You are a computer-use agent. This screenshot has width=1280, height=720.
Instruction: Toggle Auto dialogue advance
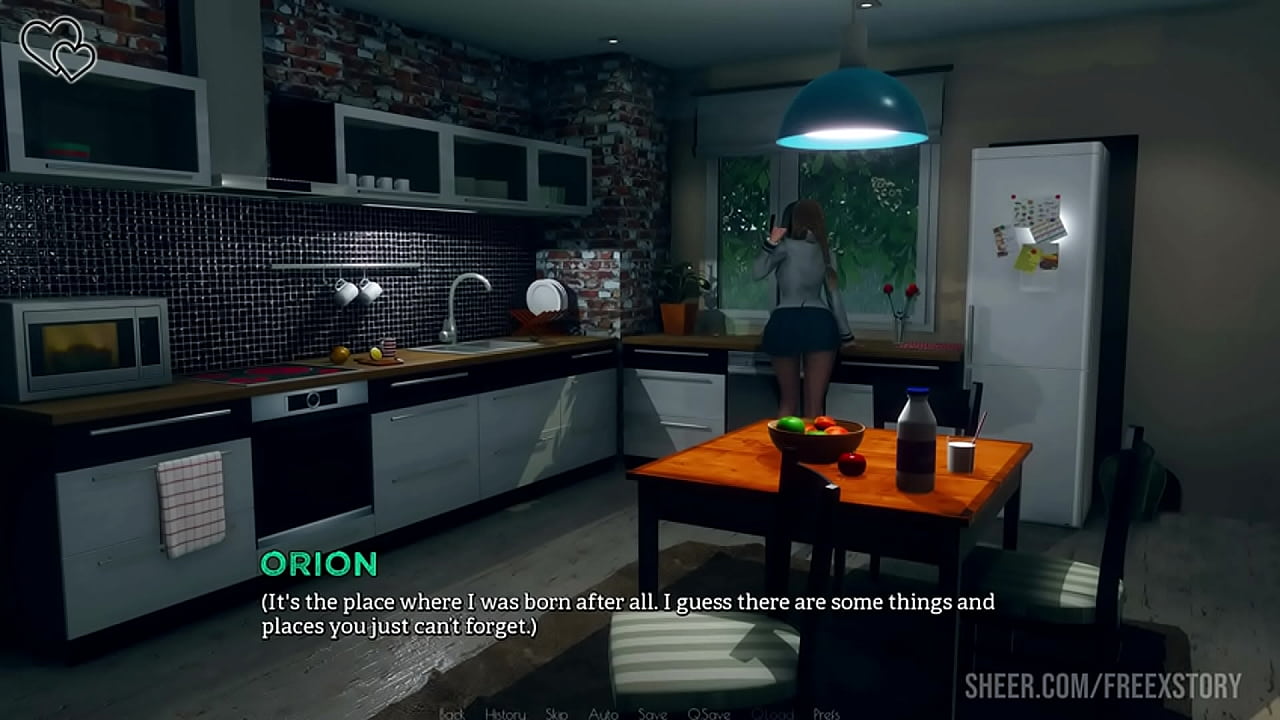point(603,713)
